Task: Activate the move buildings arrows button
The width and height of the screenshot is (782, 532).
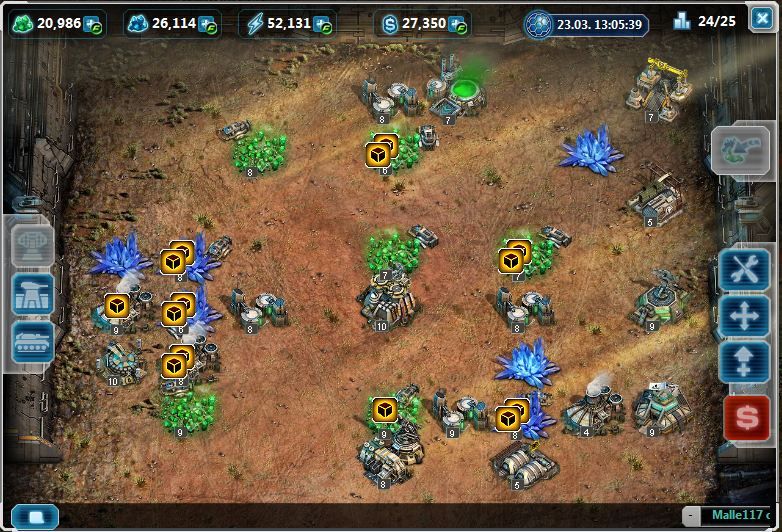Action: pyautogui.click(x=744, y=316)
